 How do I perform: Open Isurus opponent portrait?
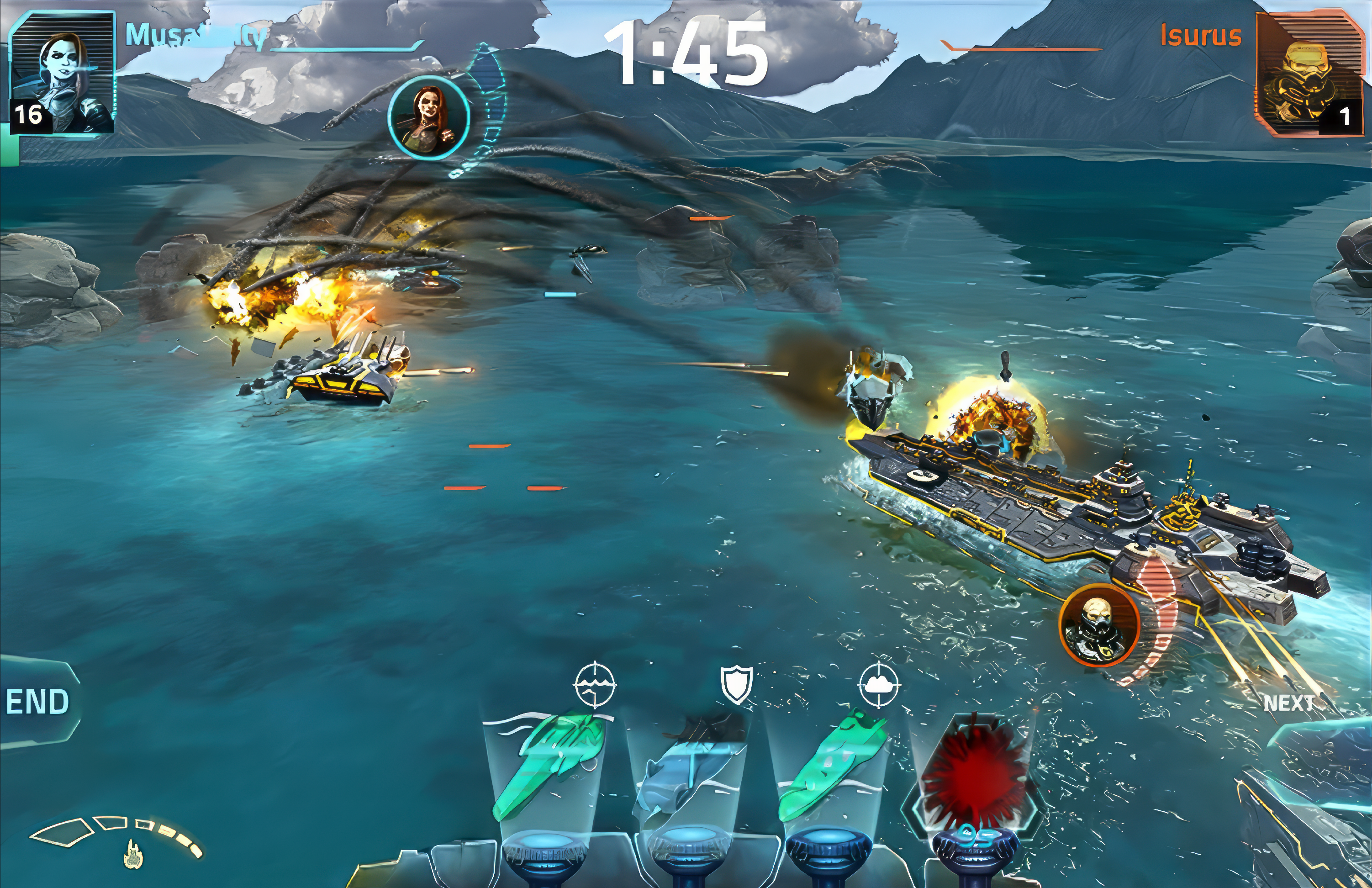click(x=1310, y=75)
